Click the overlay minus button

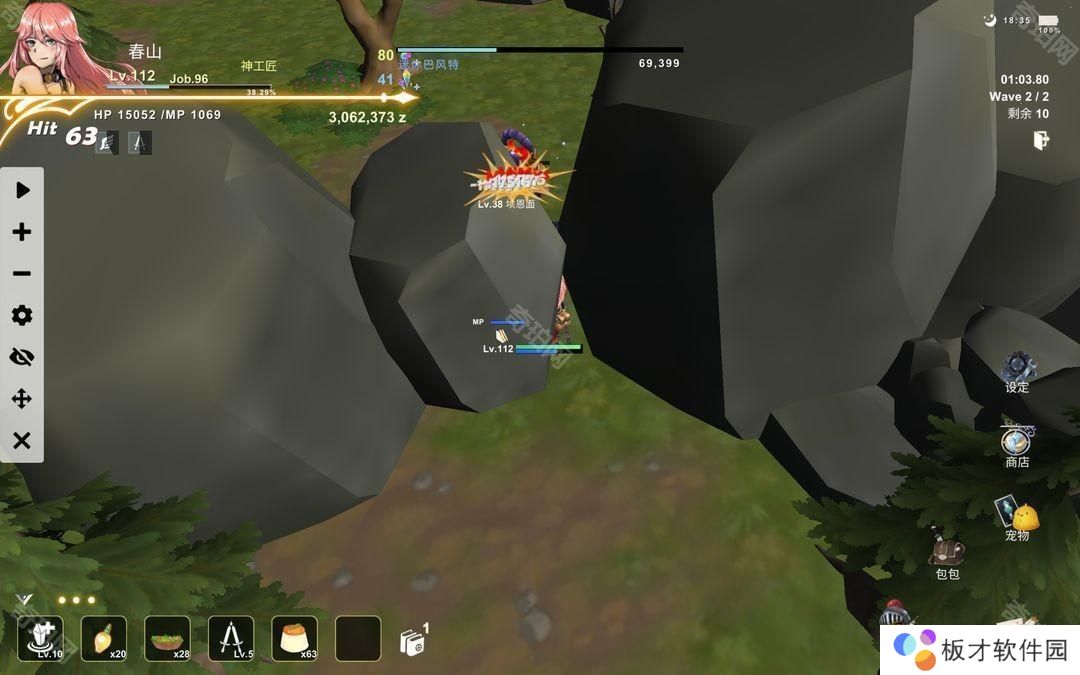pos(22,274)
